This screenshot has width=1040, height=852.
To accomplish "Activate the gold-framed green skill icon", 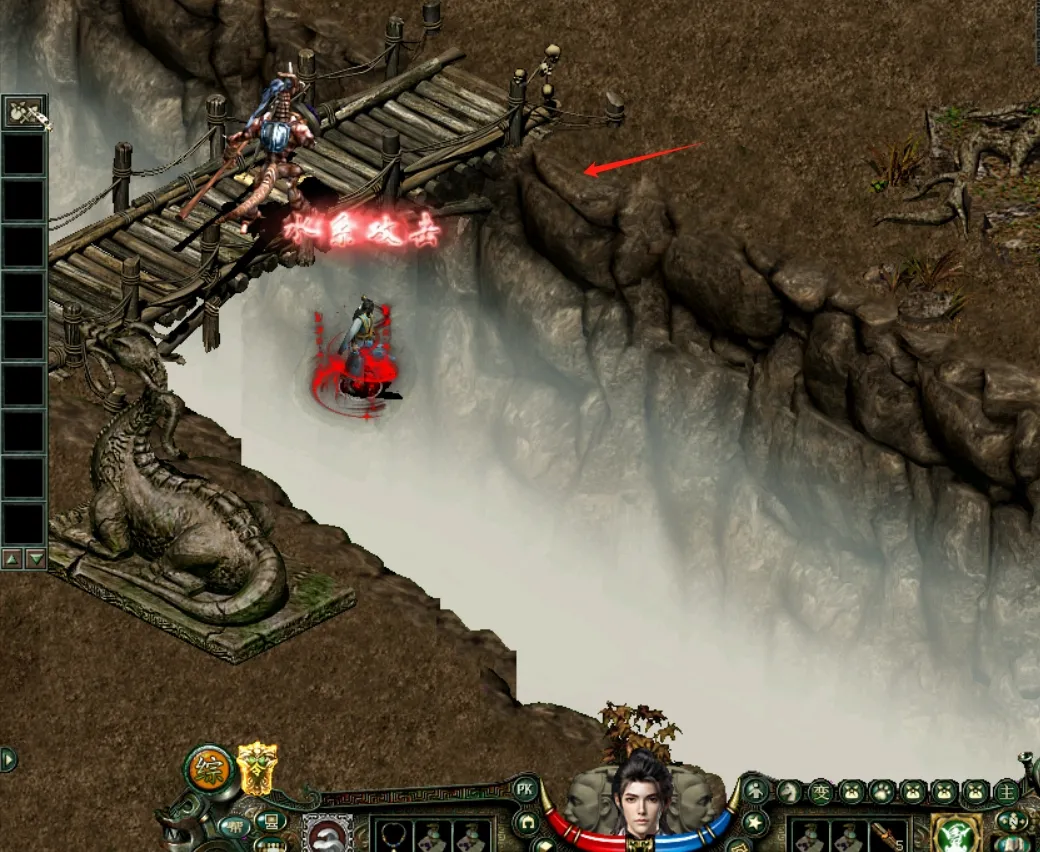I will coord(955,834).
